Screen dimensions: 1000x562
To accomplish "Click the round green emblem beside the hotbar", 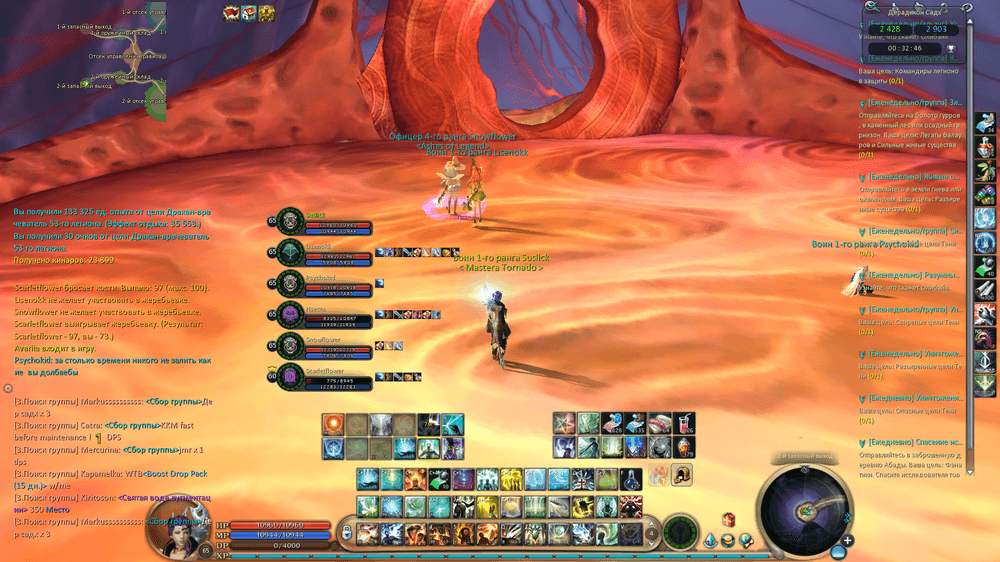I will 680,531.
